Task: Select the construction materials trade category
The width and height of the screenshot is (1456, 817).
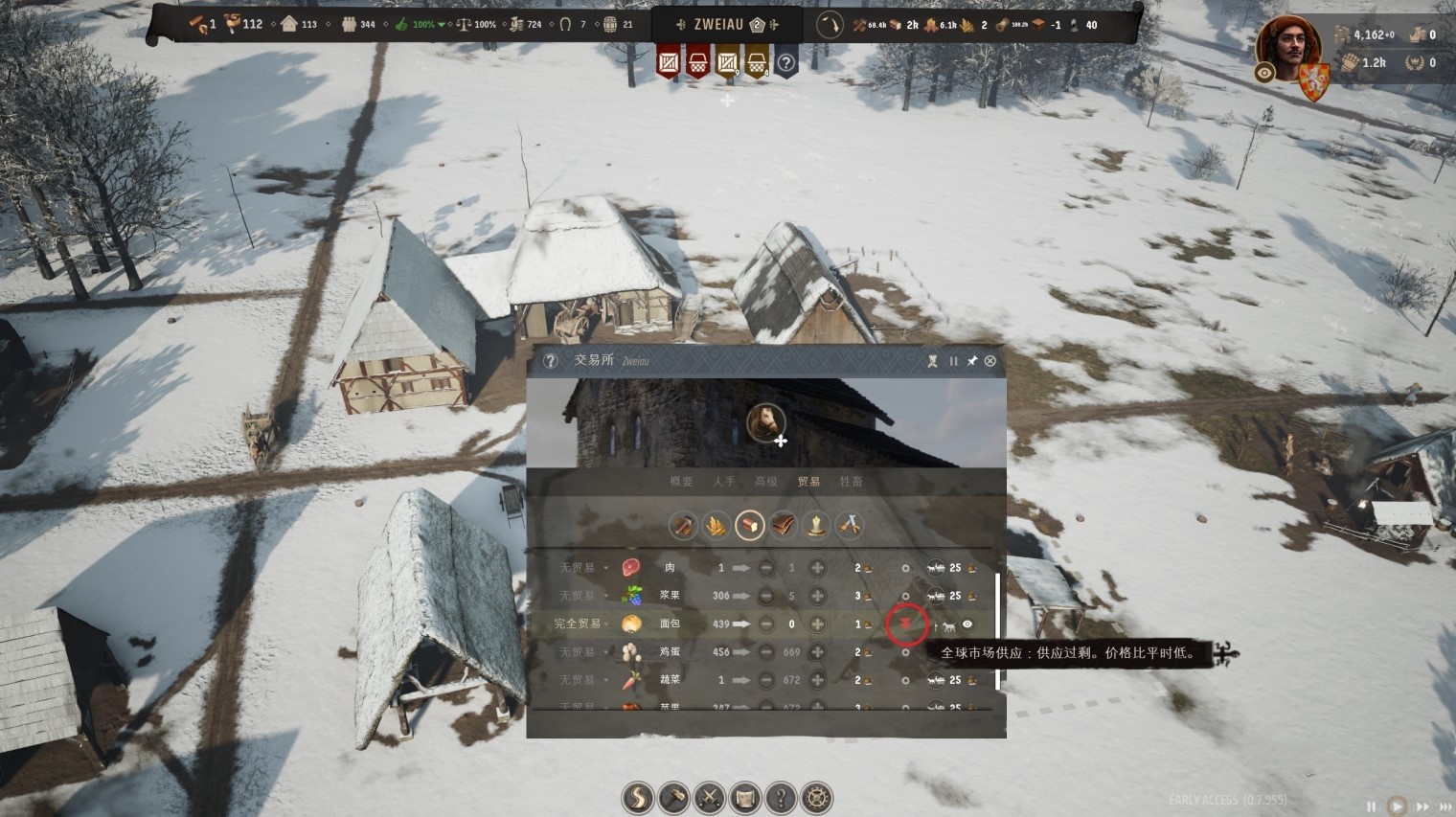Action: click(683, 525)
